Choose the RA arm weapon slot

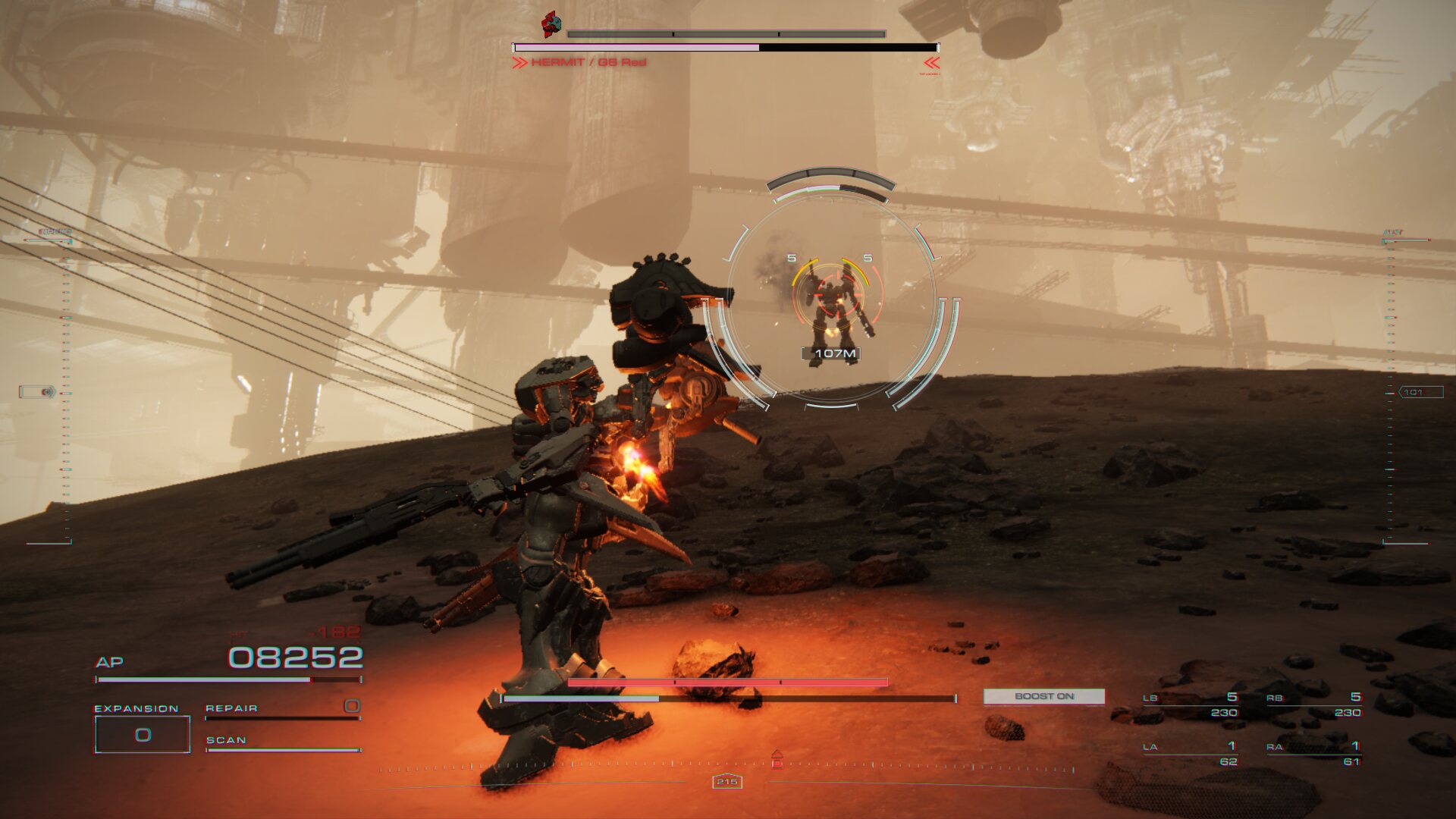pyautogui.click(x=1313, y=754)
